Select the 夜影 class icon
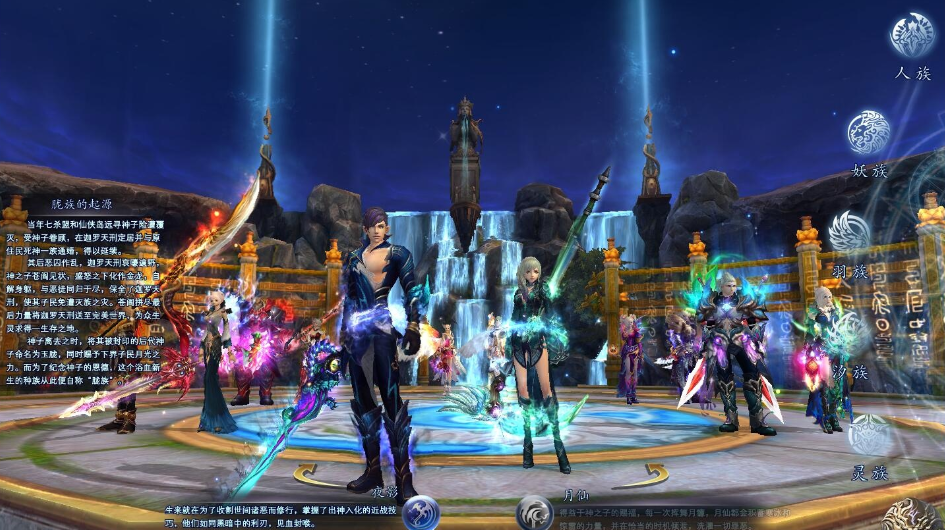The image size is (945, 530). (421, 512)
